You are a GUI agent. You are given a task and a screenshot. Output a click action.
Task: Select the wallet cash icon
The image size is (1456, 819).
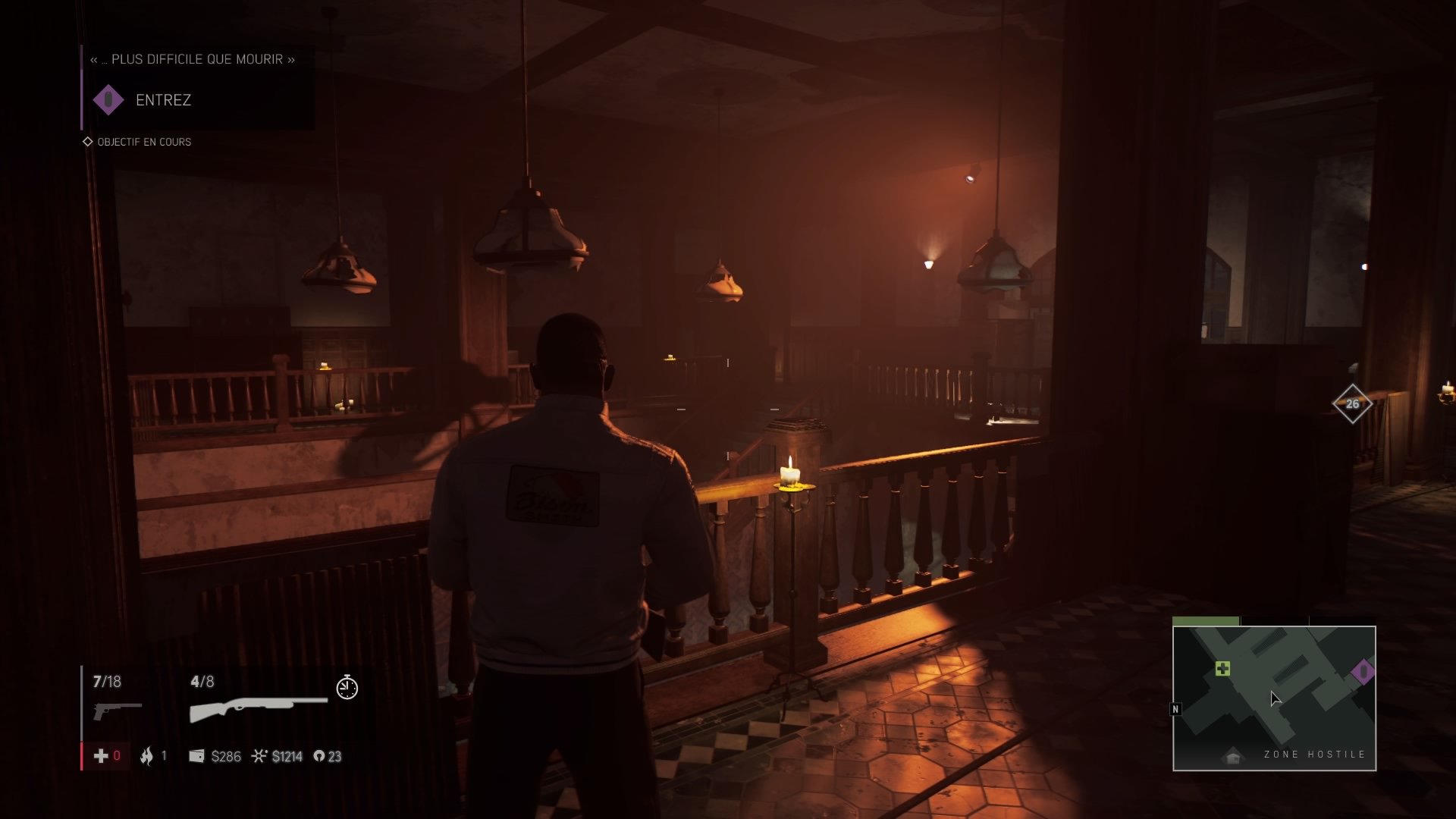pyautogui.click(x=196, y=756)
